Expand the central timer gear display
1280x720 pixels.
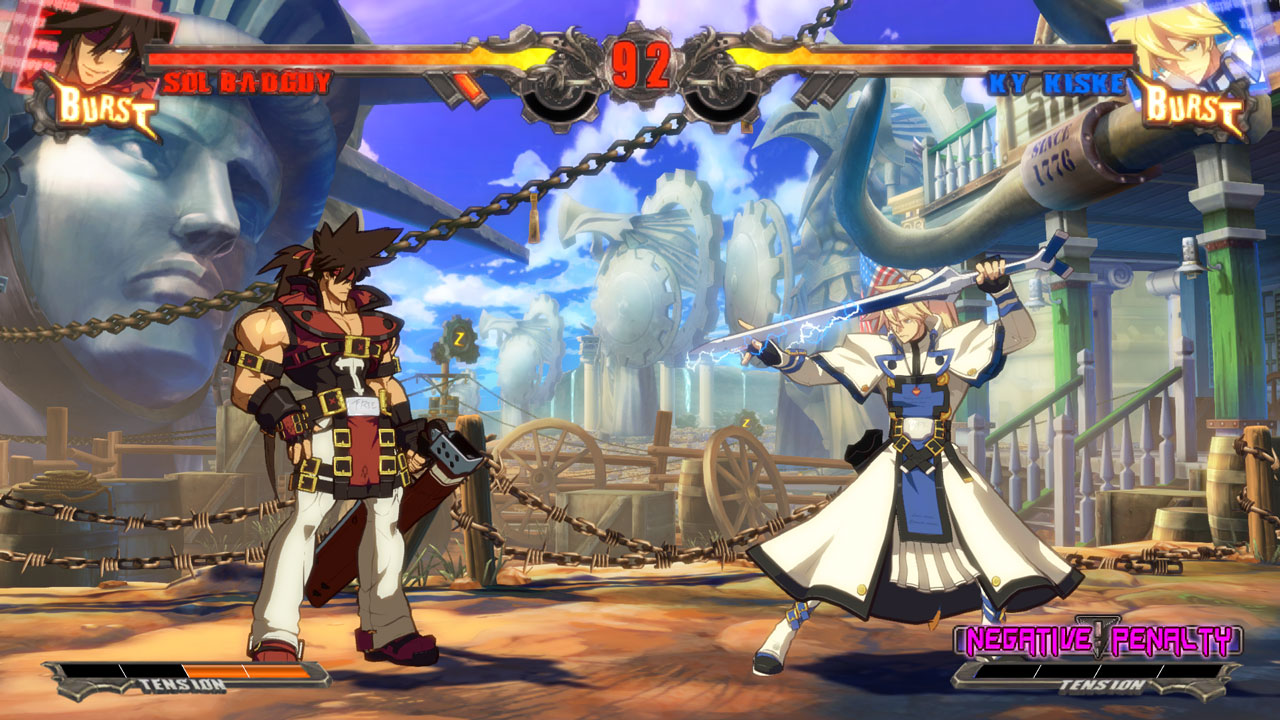[x=640, y=62]
